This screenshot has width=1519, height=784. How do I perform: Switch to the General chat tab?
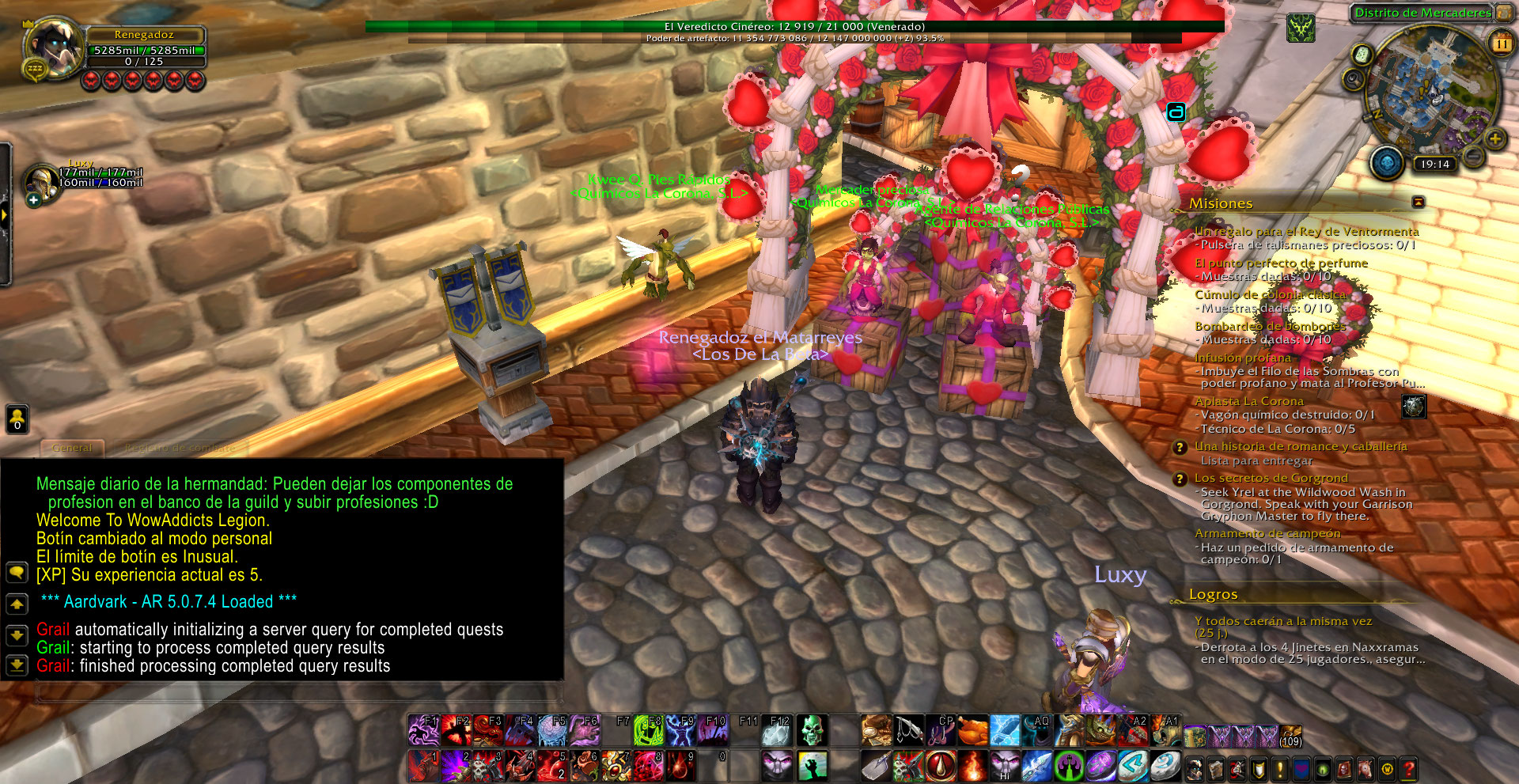click(72, 448)
